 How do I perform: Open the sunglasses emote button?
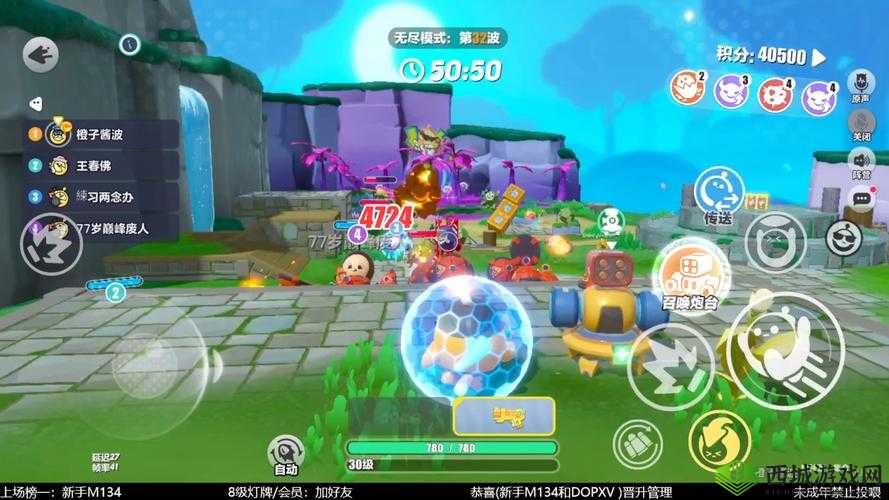(843, 239)
